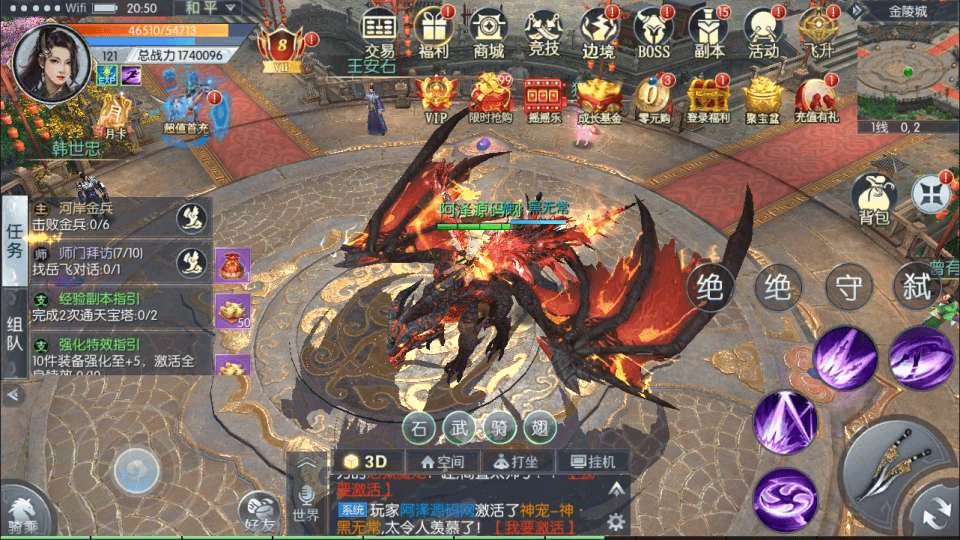Open the 骑 mount button

tap(496, 428)
